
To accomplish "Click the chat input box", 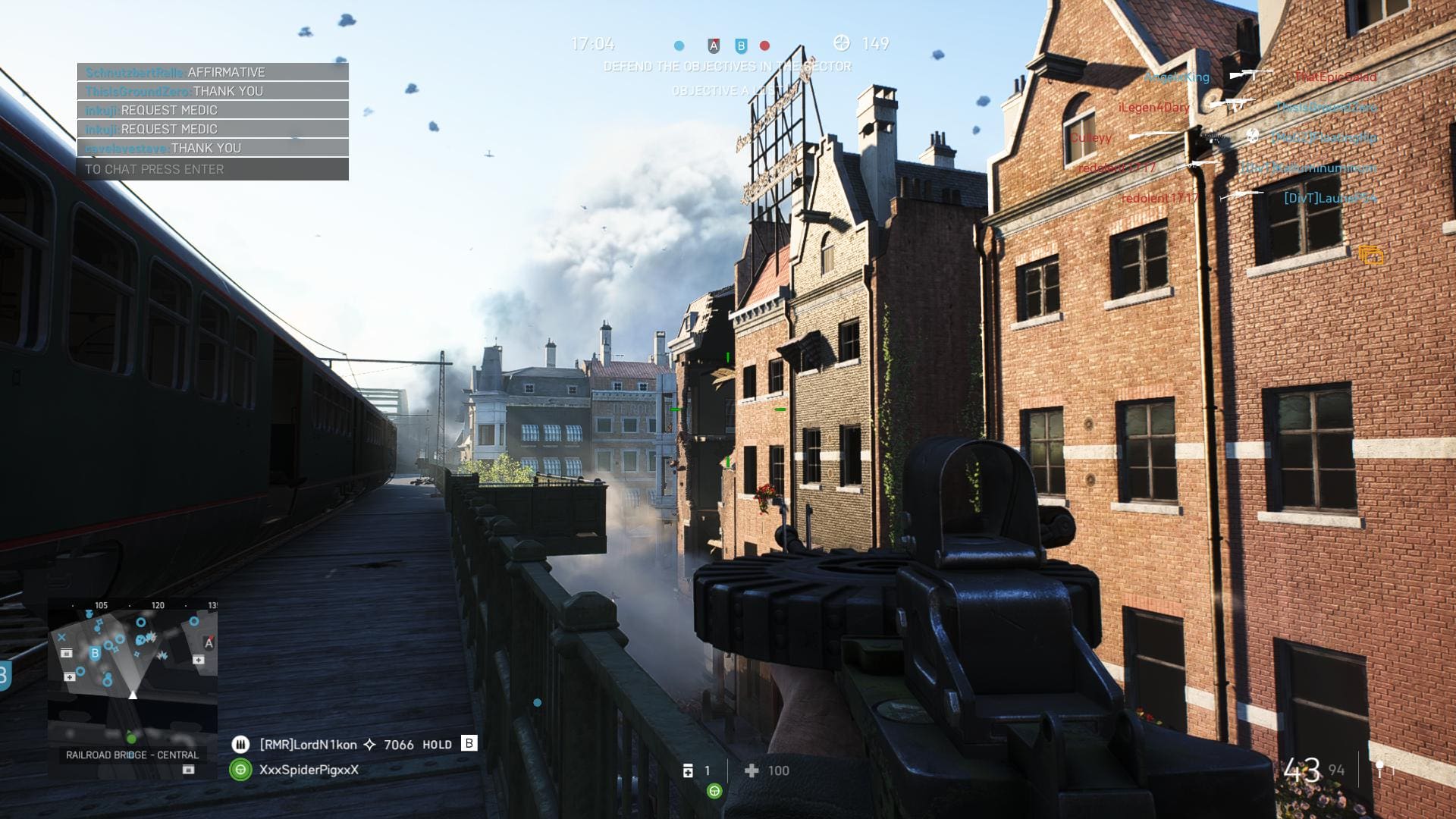I will point(212,169).
